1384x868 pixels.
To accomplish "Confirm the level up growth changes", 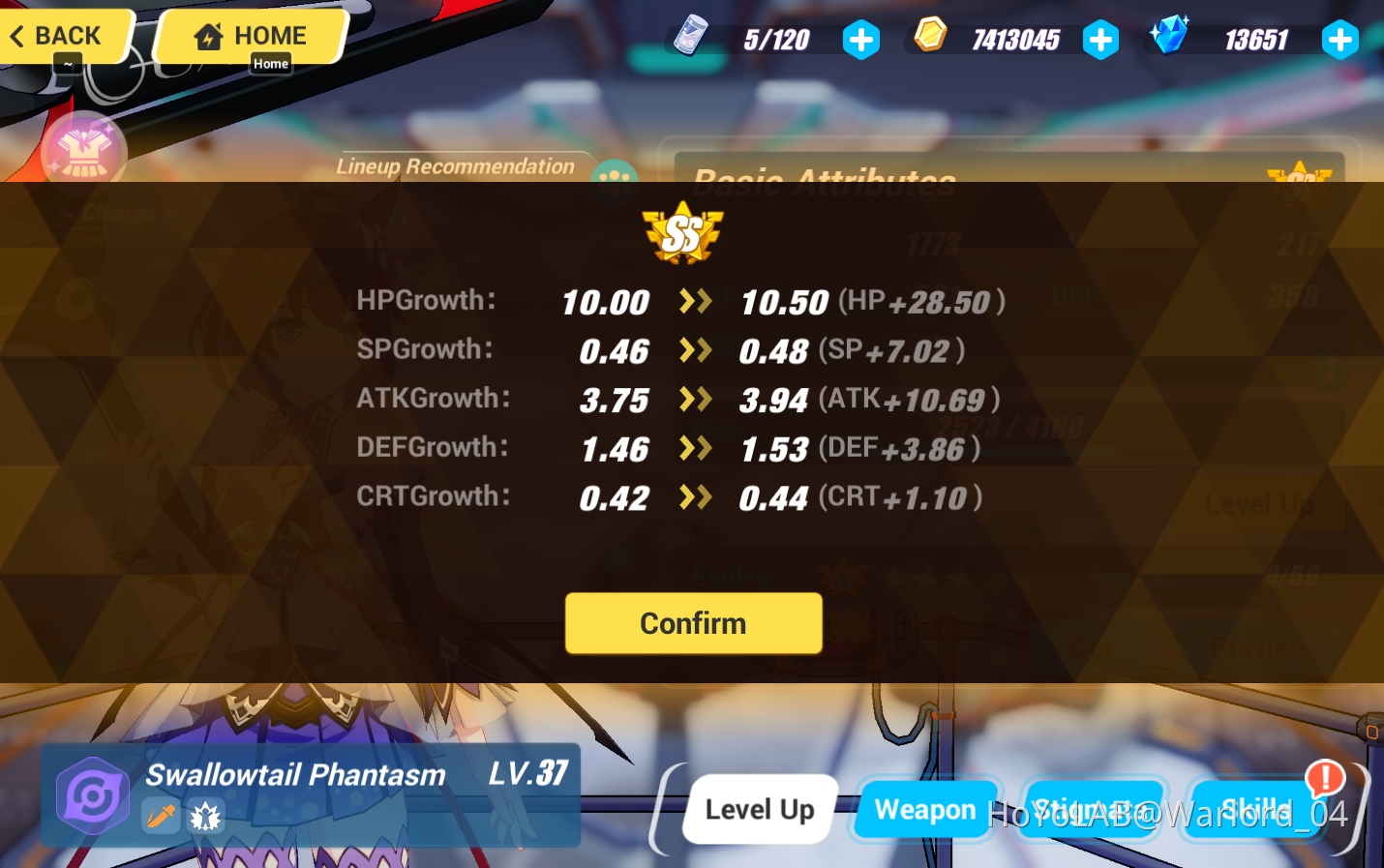I will click(693, 623).
